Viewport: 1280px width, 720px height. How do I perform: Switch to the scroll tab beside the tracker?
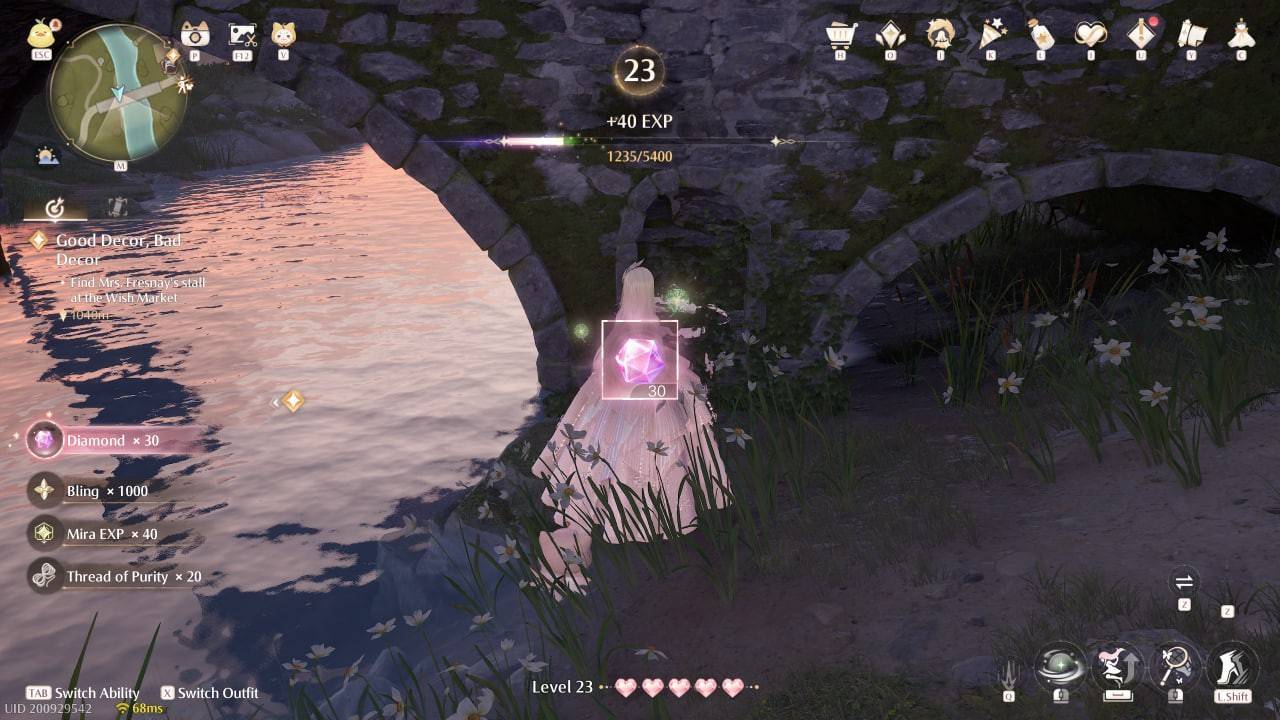coord(115,207)
